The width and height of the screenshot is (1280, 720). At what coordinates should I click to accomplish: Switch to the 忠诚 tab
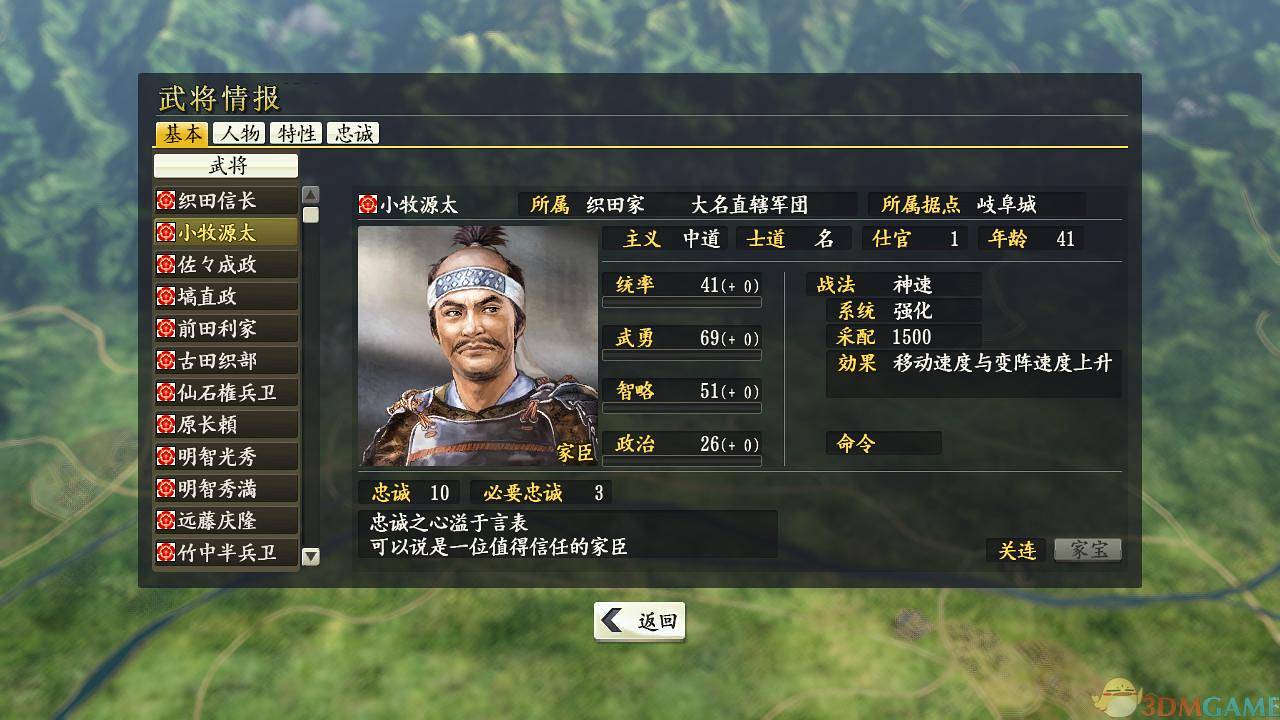click(x=353, y=132)
